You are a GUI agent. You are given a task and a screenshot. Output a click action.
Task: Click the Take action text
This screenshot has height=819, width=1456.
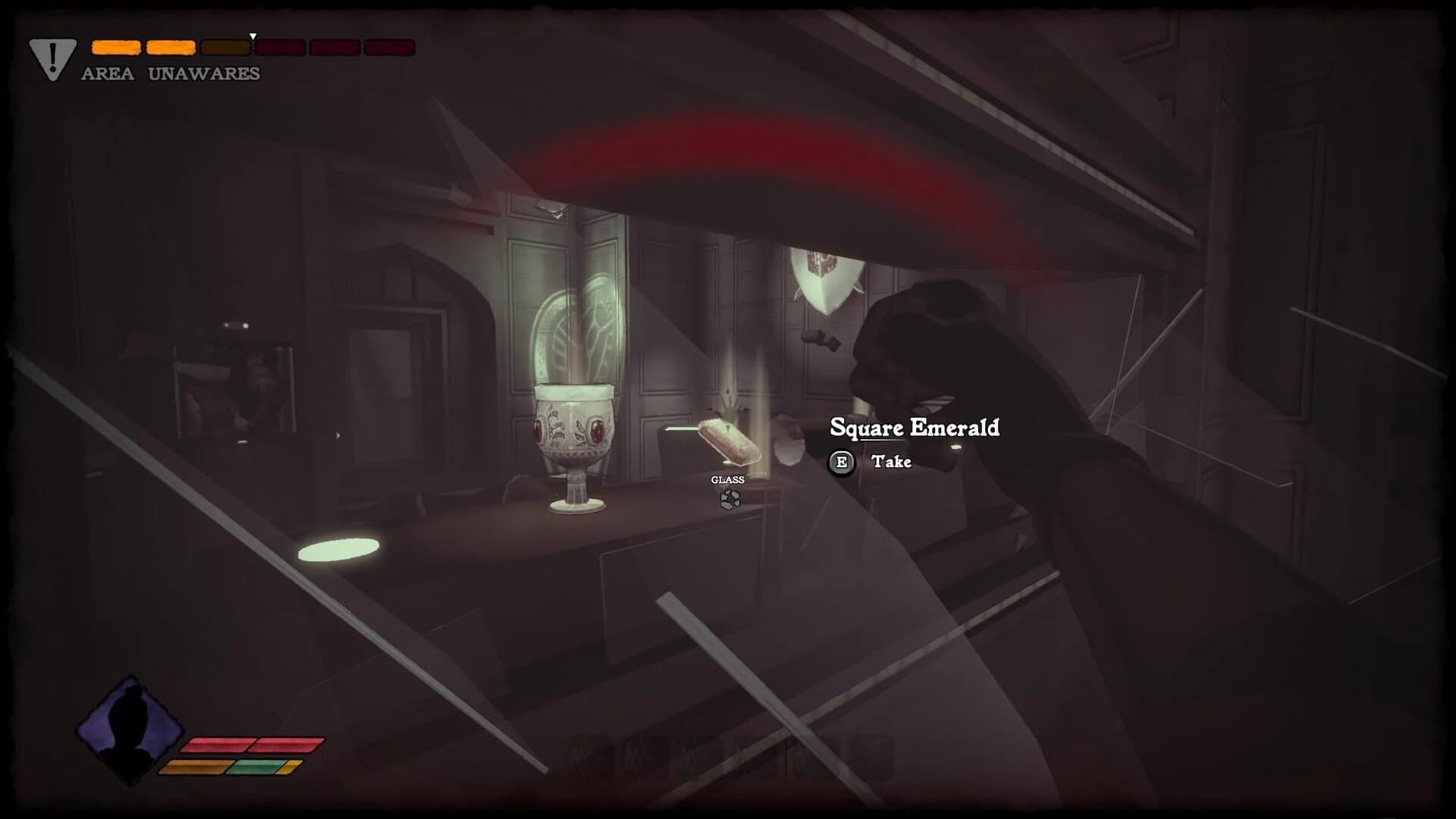(891, 462)
